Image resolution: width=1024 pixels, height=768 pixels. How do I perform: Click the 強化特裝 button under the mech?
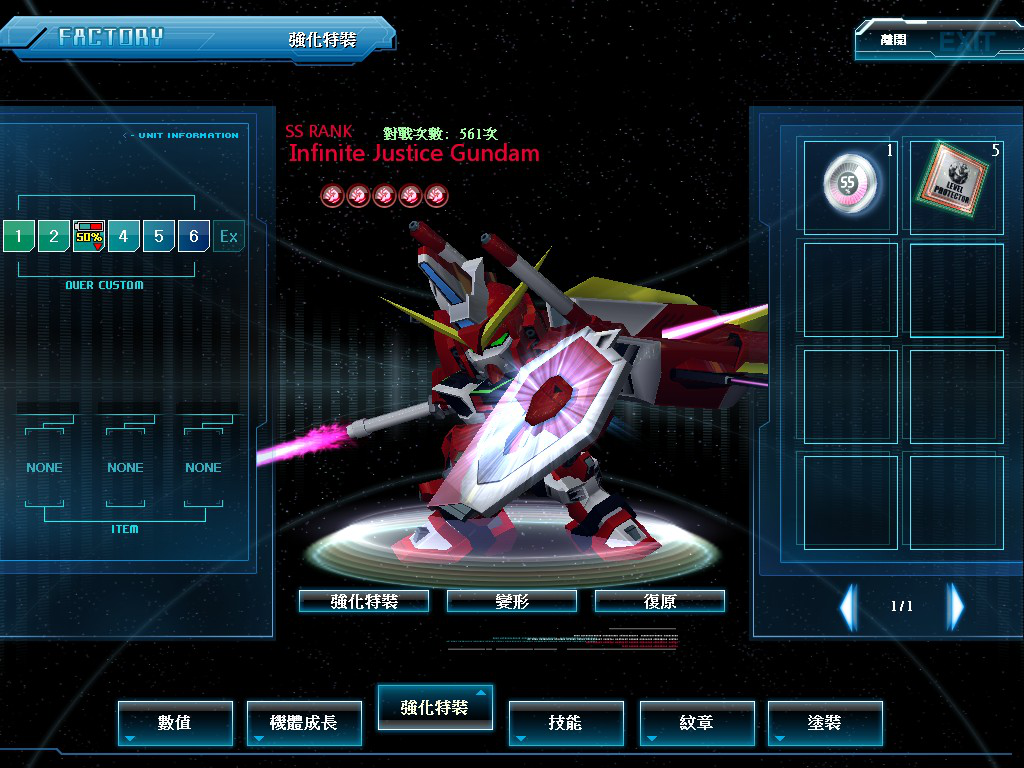(x=364, y=601)
